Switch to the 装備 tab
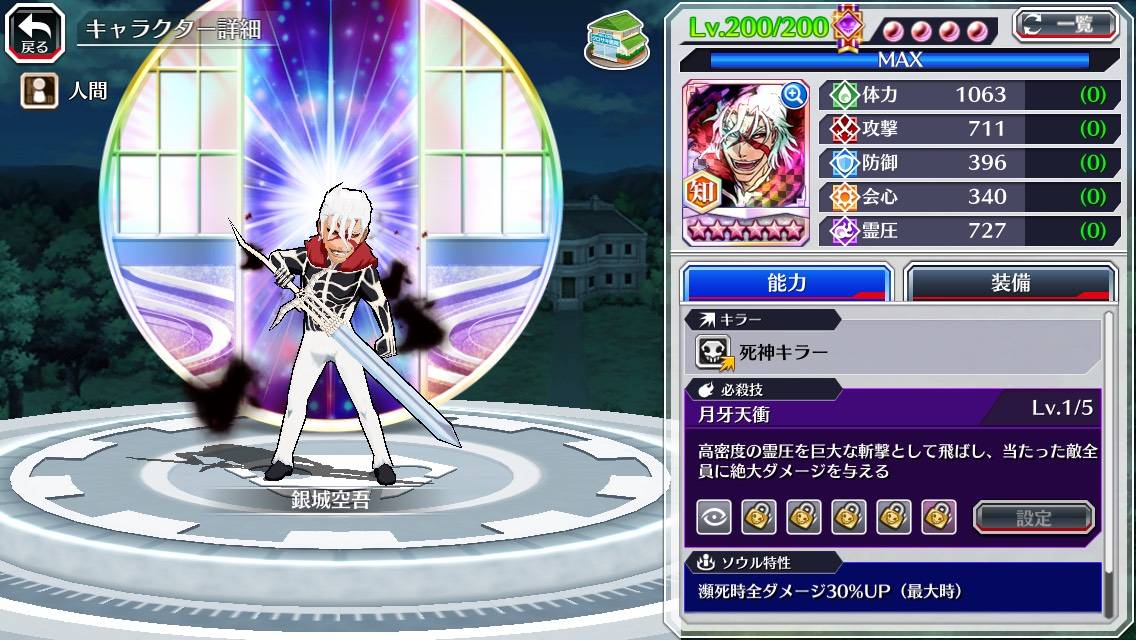Viewport: 1136px width, 640px height. pos(1010,282)
